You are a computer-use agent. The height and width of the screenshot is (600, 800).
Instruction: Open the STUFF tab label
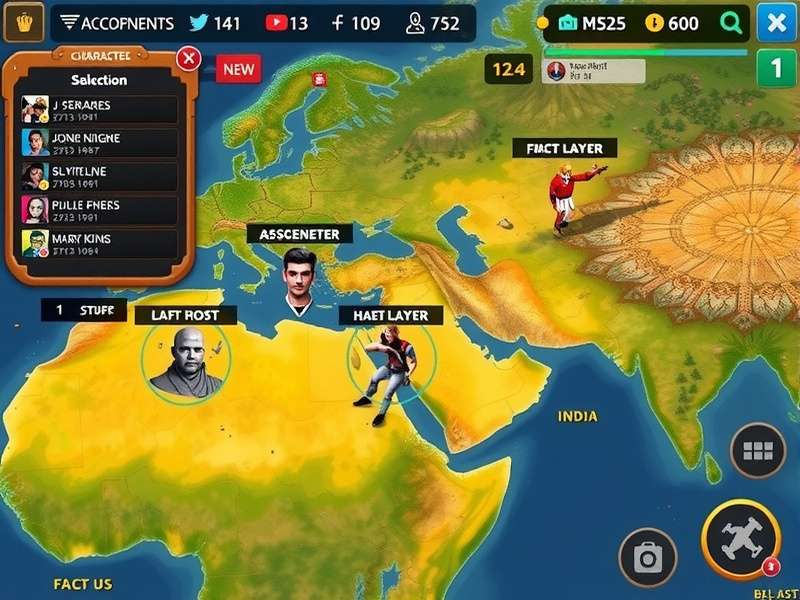coord(84,310)
